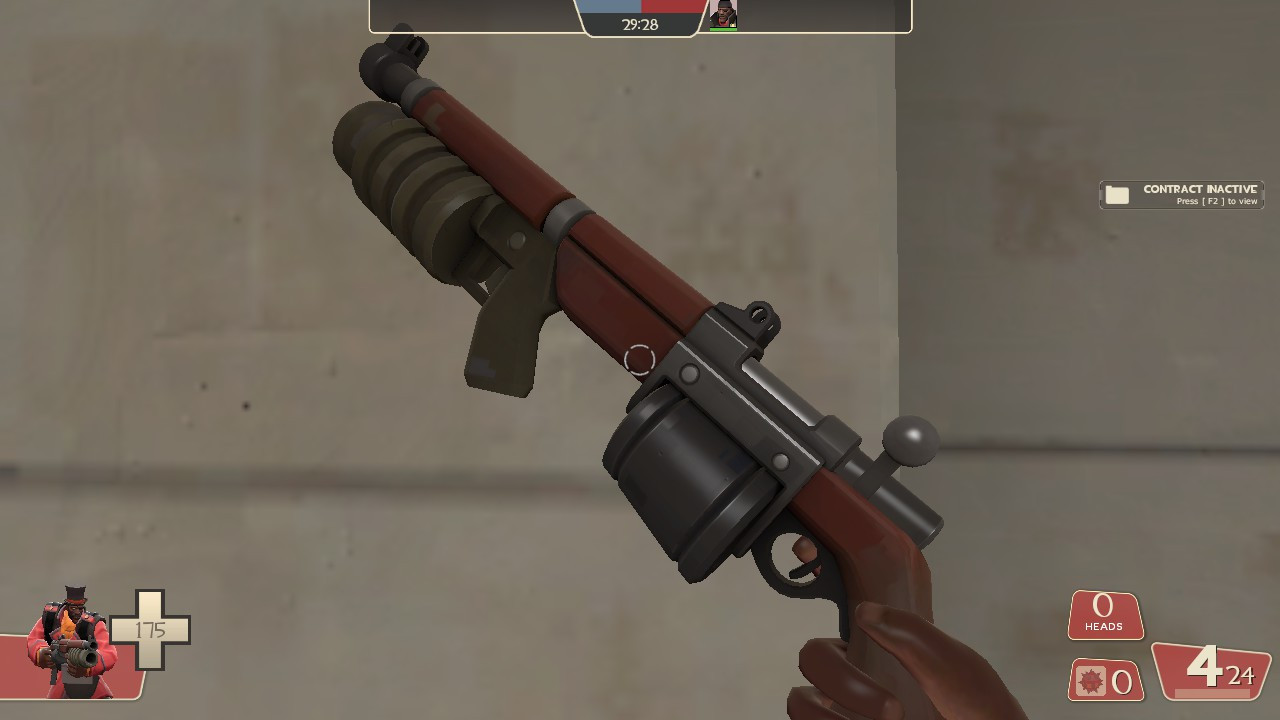Select the Demoman avatar above the timer
Image resolution: width=1280 pixels, height=720 pixels.
click(x=722, y=13)
